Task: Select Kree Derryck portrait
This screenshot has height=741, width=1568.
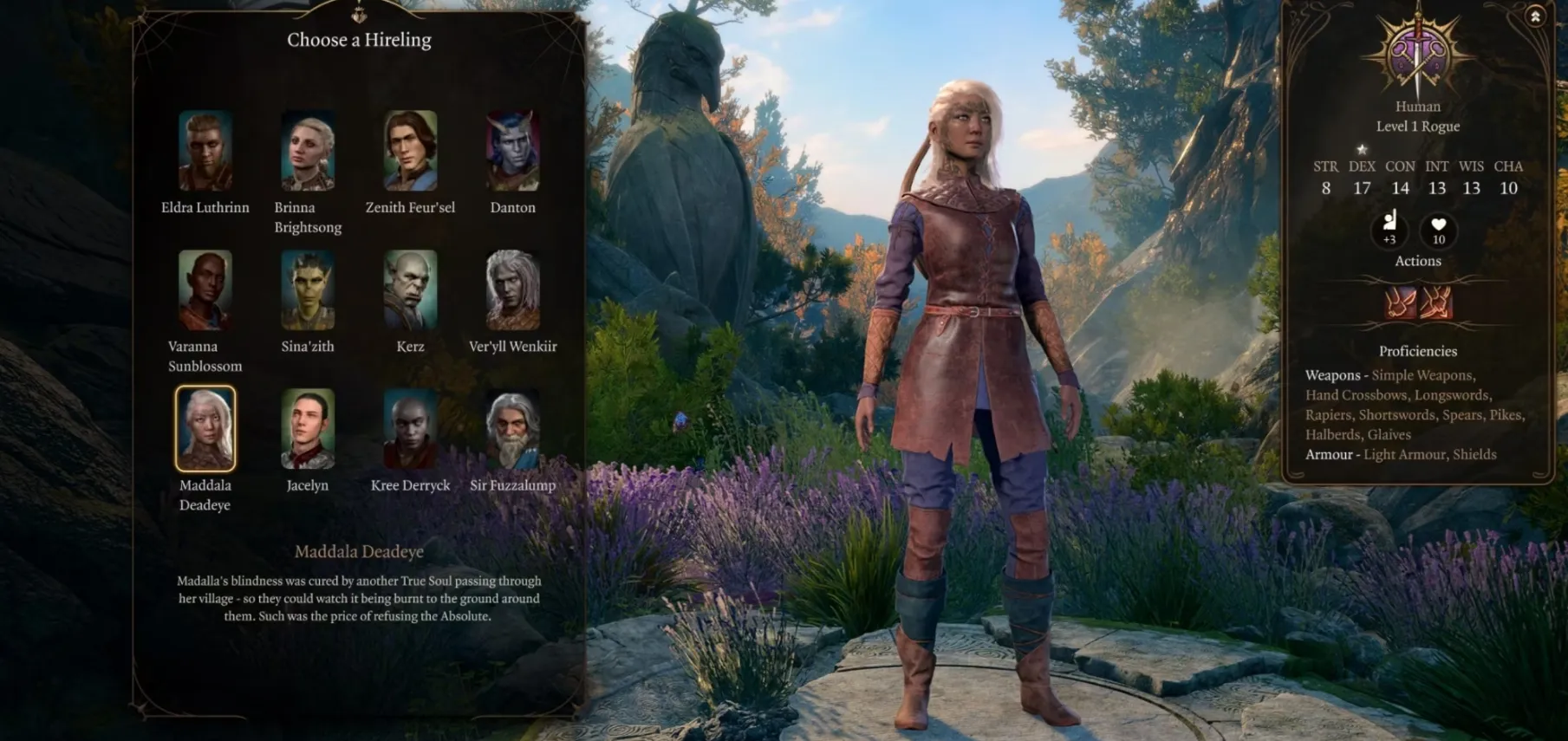Action: point(410,429)
